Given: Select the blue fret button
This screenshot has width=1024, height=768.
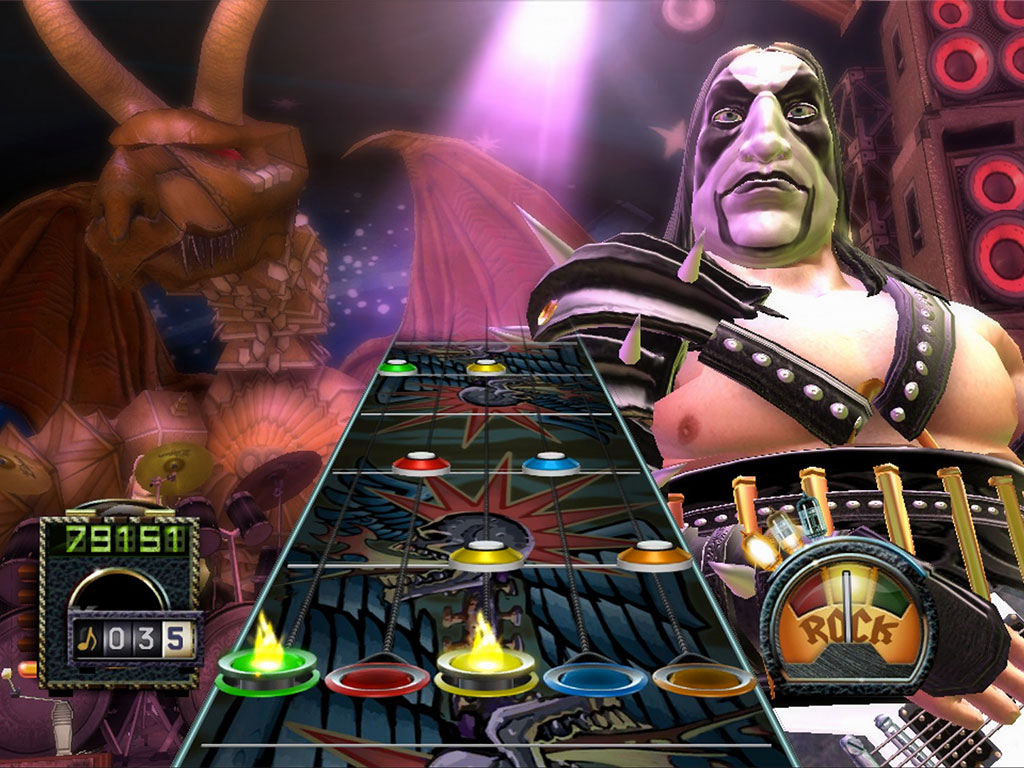Looking at the screenshot, I should [595, 678].
